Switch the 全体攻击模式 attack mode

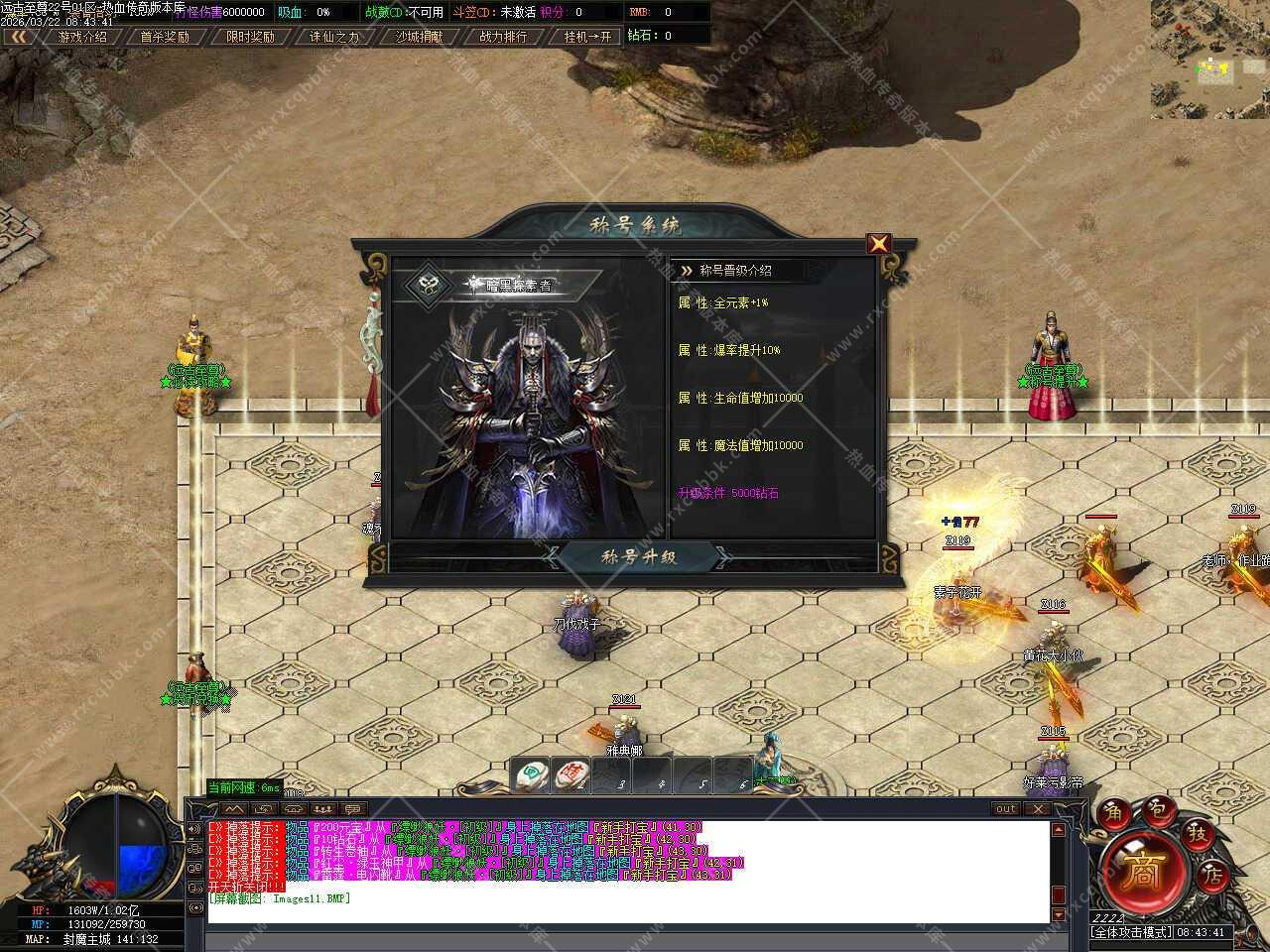pos(1131,932)
